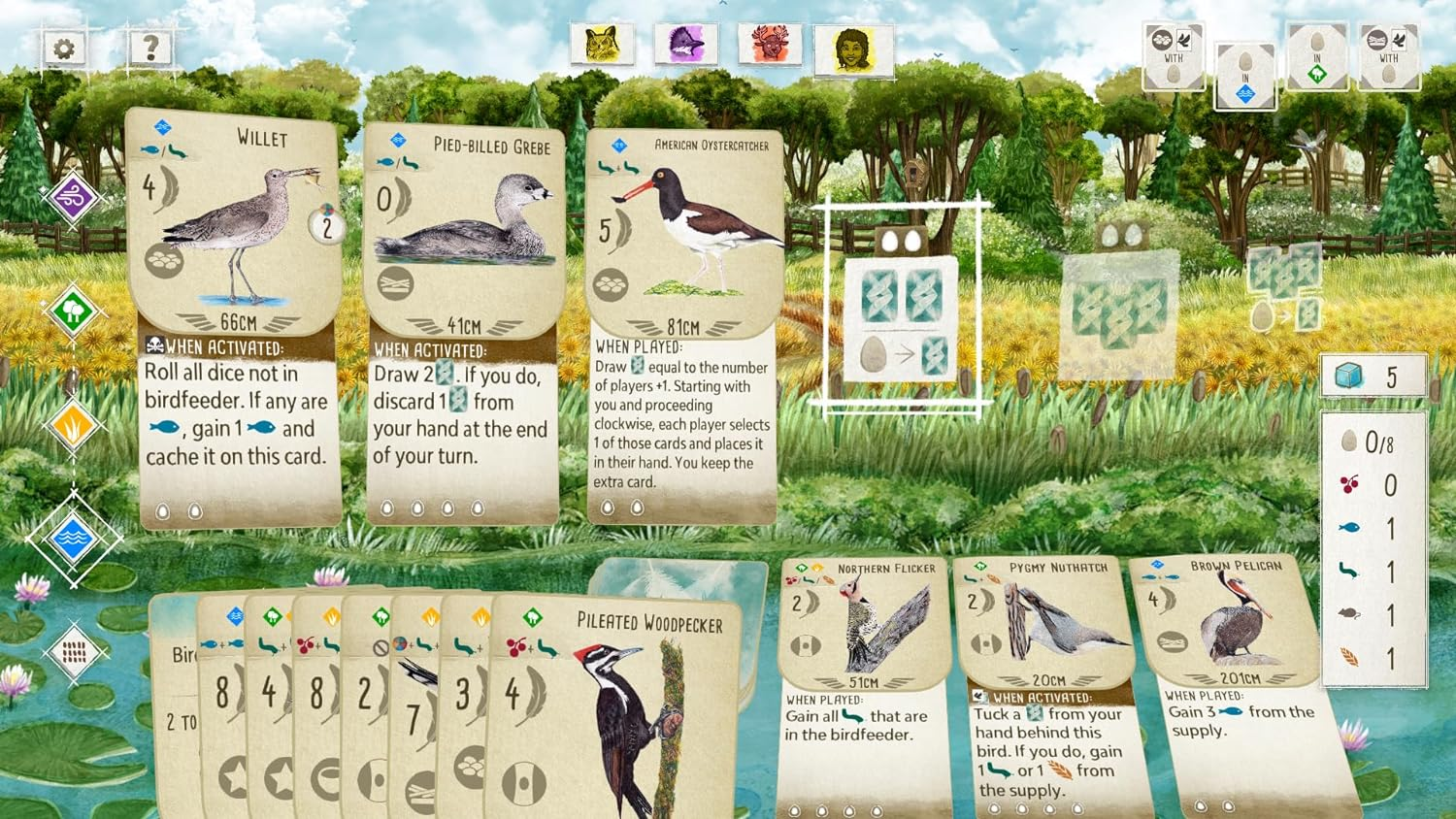Click the rodent food token icon
The image size is (1456, 819).
tap(1347, 612)
